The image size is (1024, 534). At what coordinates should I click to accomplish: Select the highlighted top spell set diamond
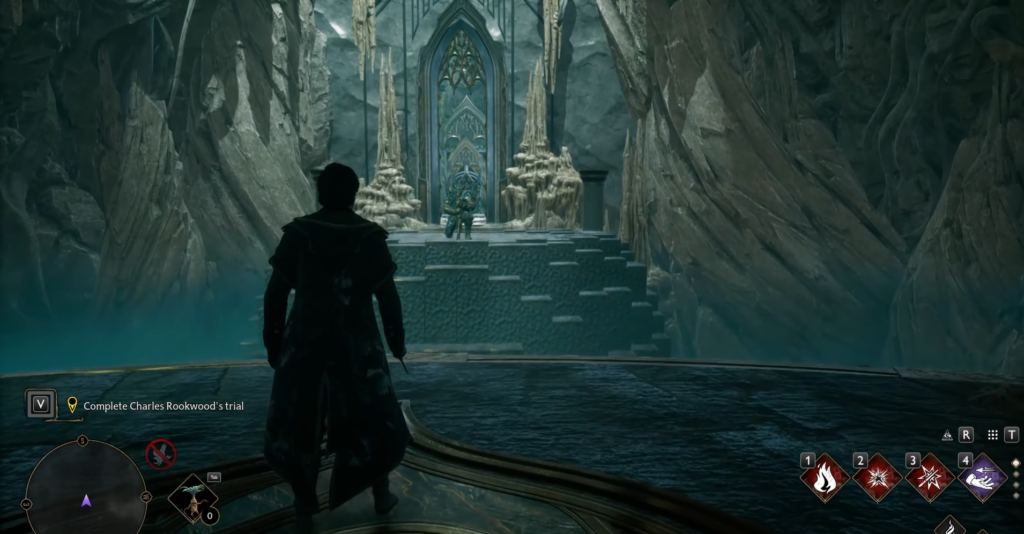pyautogui.click(x=1016, y=464)
